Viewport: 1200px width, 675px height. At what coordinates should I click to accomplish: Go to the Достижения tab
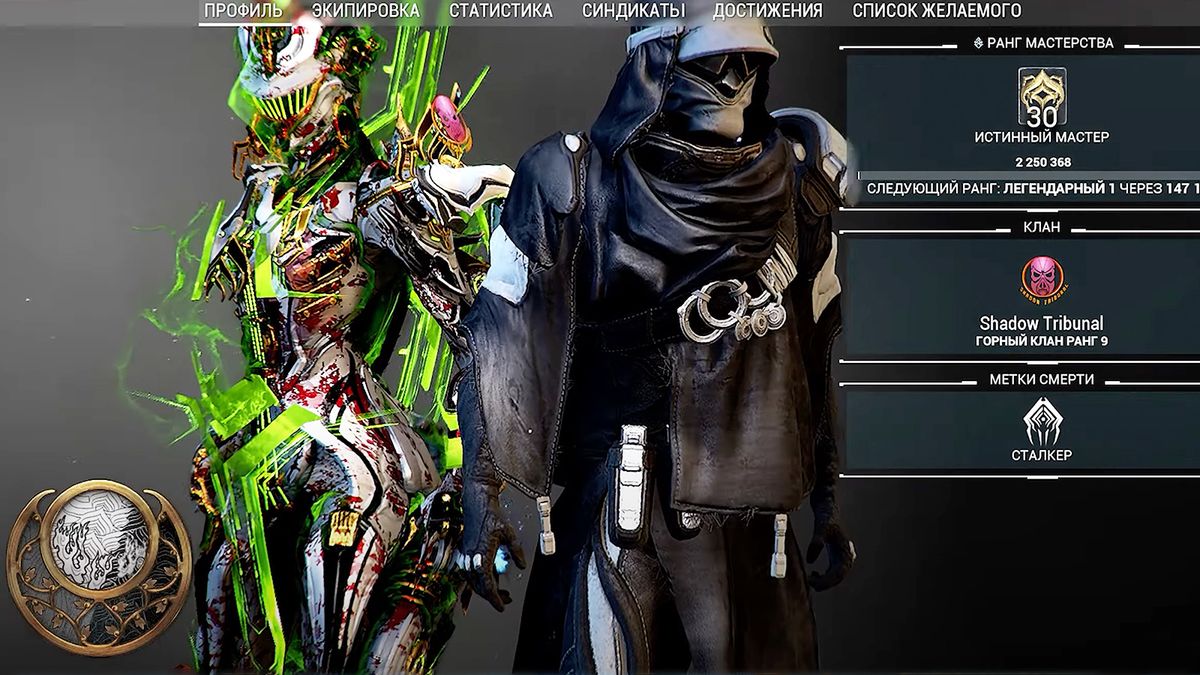tap(767, 12)
